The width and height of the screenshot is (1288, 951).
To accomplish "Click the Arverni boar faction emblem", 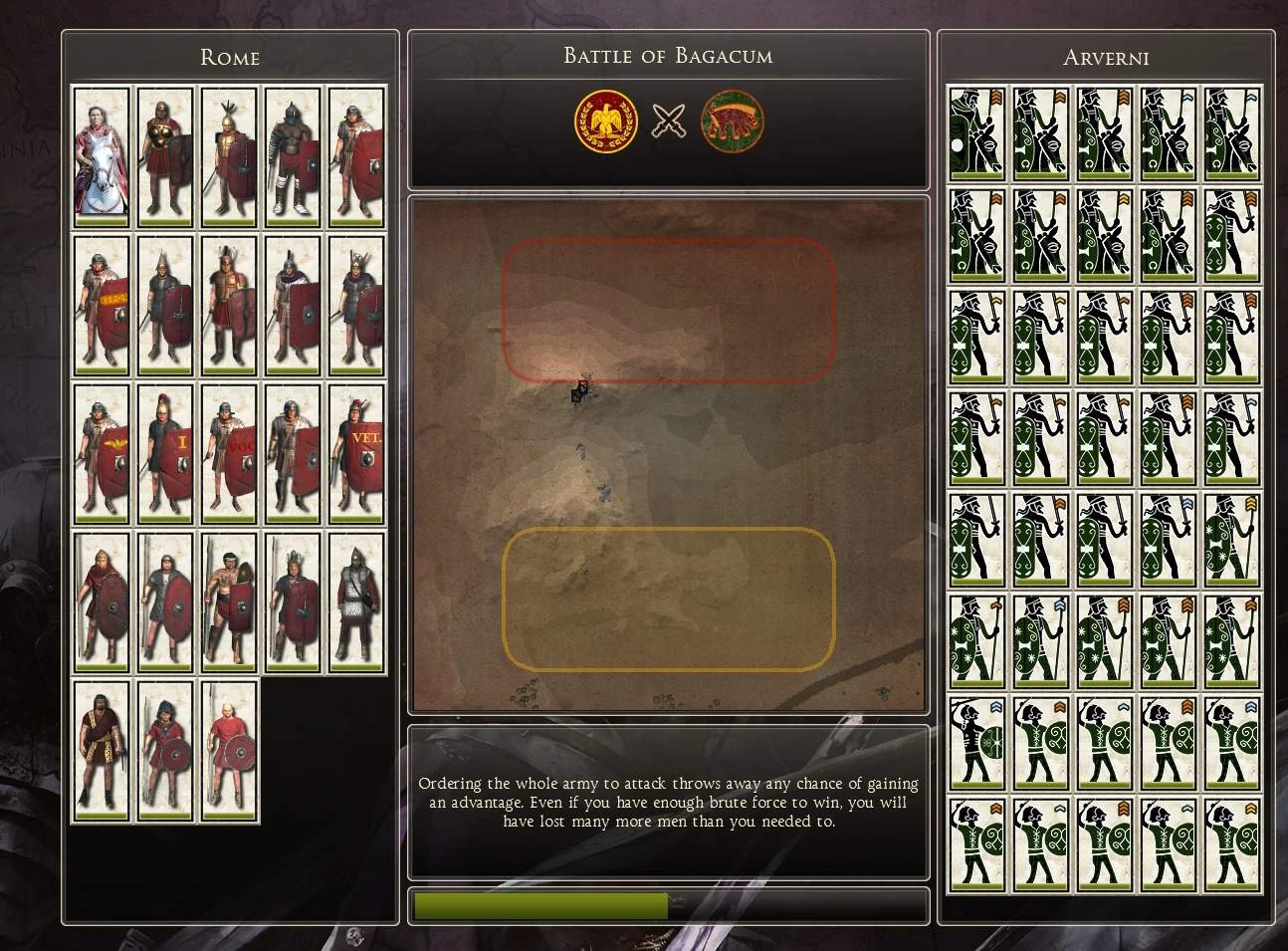I will [732, 122].
